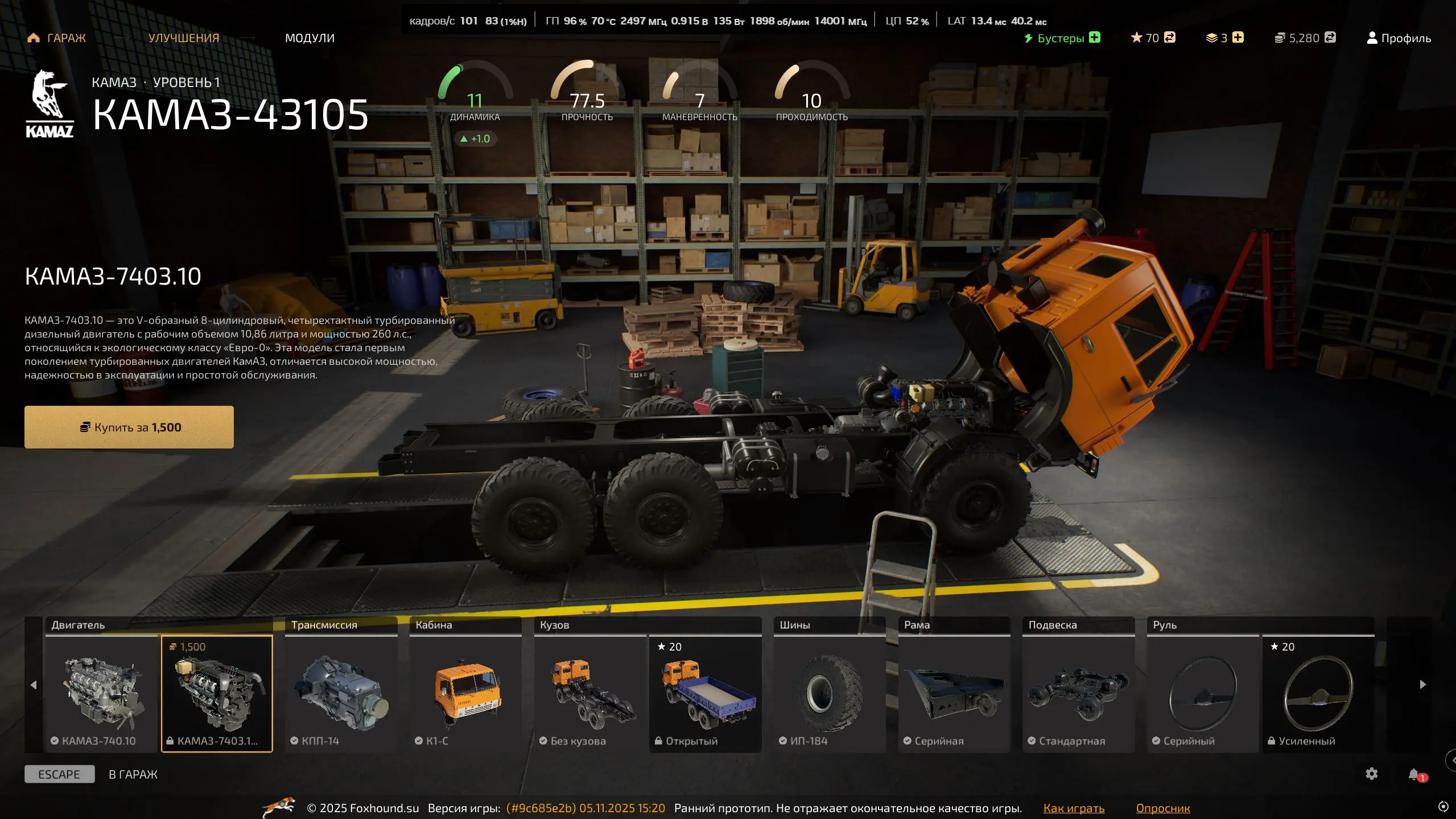Choose the Открытый truck body
The height and width of the screenshot is (819, 1456).
706,693
